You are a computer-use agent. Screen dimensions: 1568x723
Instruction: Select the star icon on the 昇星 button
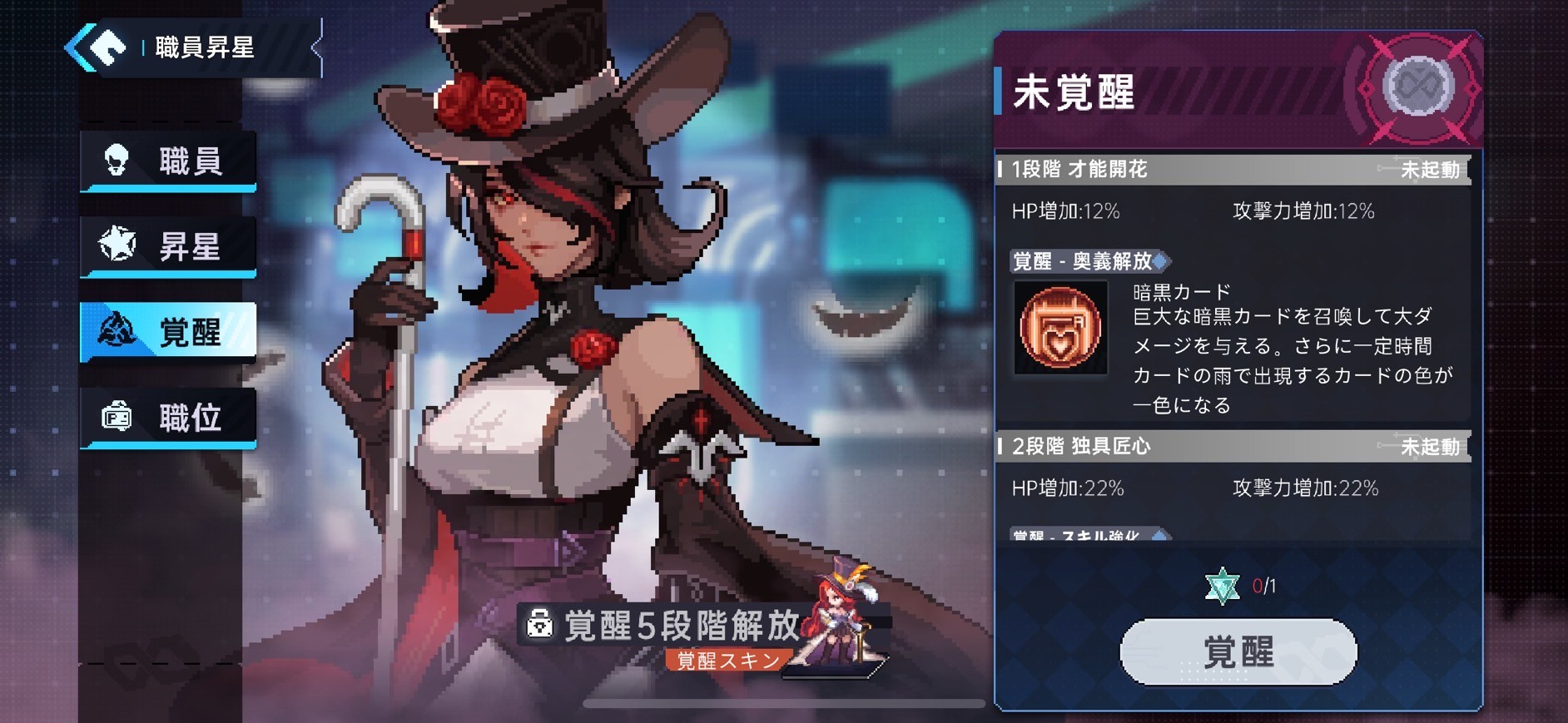[x=119, y=245]
